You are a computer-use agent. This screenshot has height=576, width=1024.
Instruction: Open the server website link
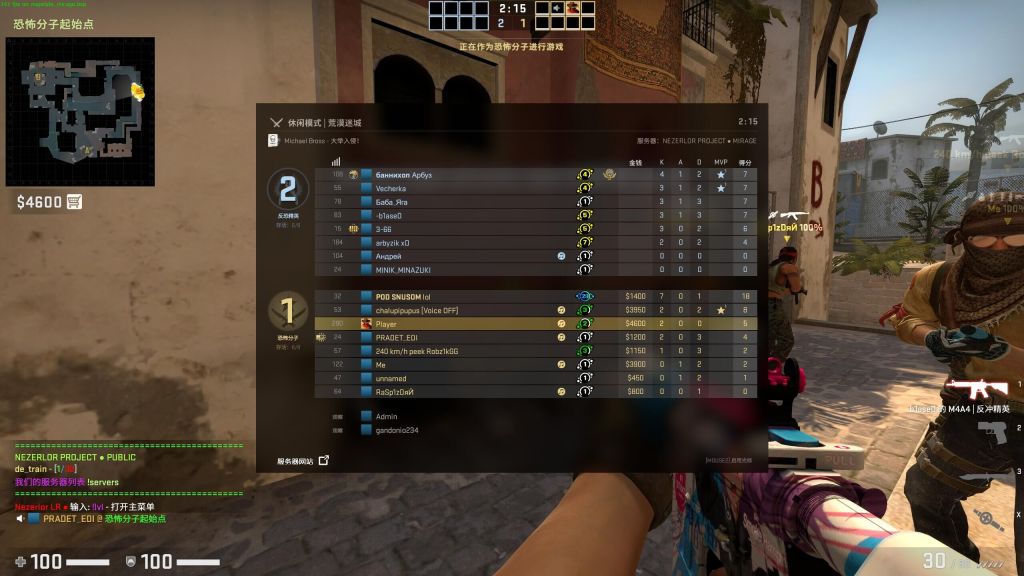coord(303,461)
